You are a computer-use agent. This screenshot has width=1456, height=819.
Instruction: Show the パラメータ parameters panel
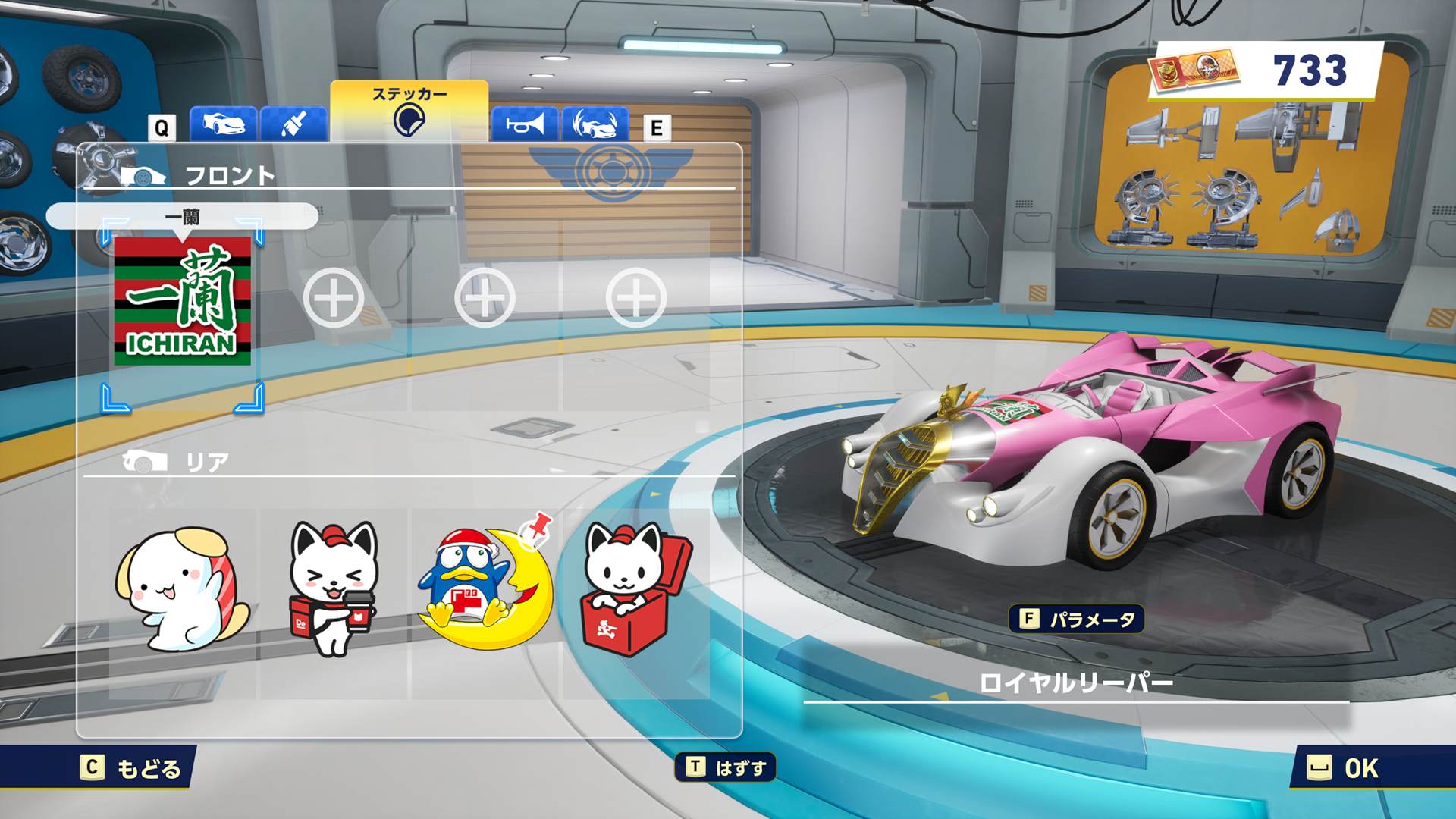1076,620
